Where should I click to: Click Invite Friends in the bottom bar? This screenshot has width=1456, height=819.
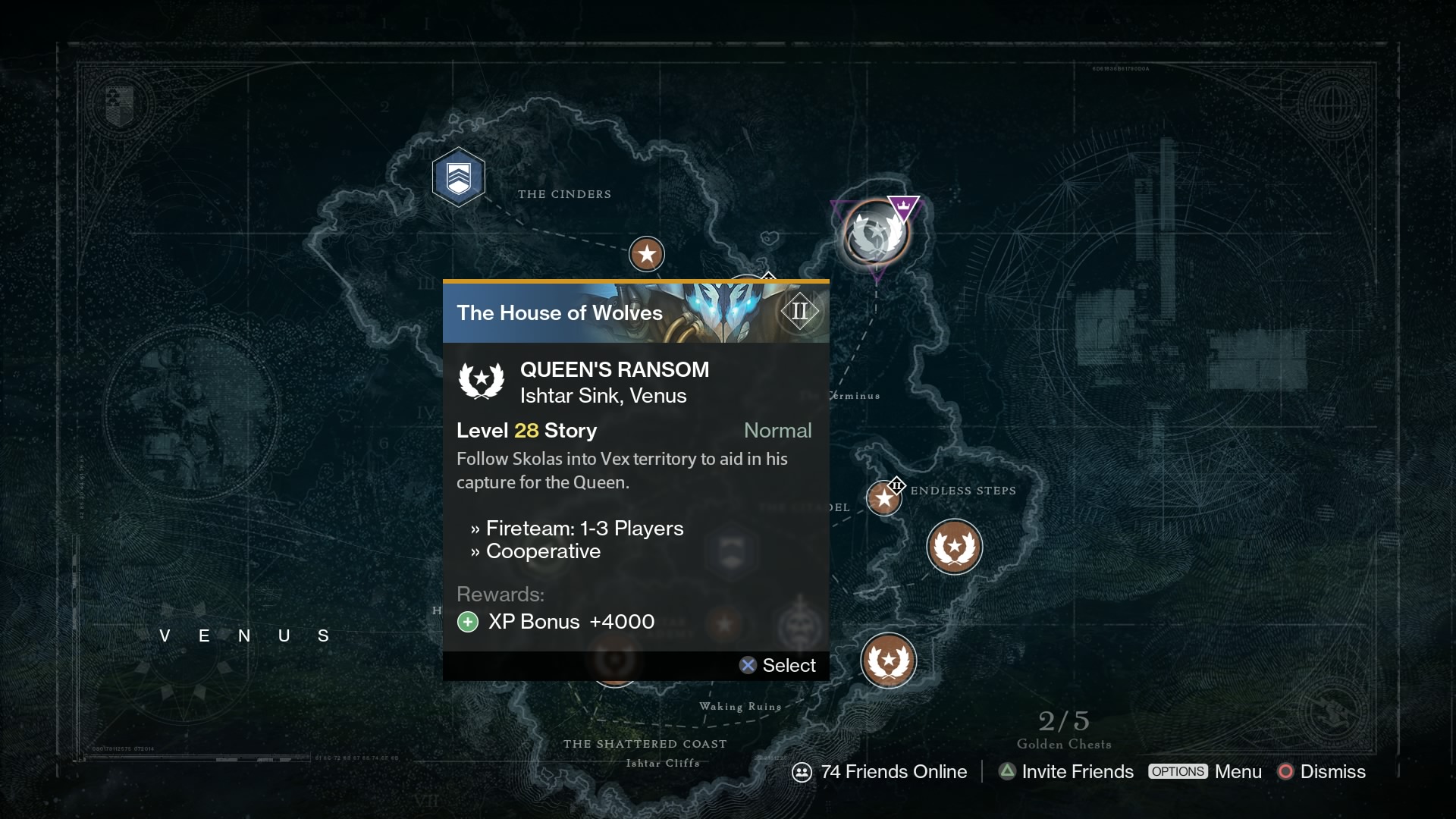point(1076,771)
